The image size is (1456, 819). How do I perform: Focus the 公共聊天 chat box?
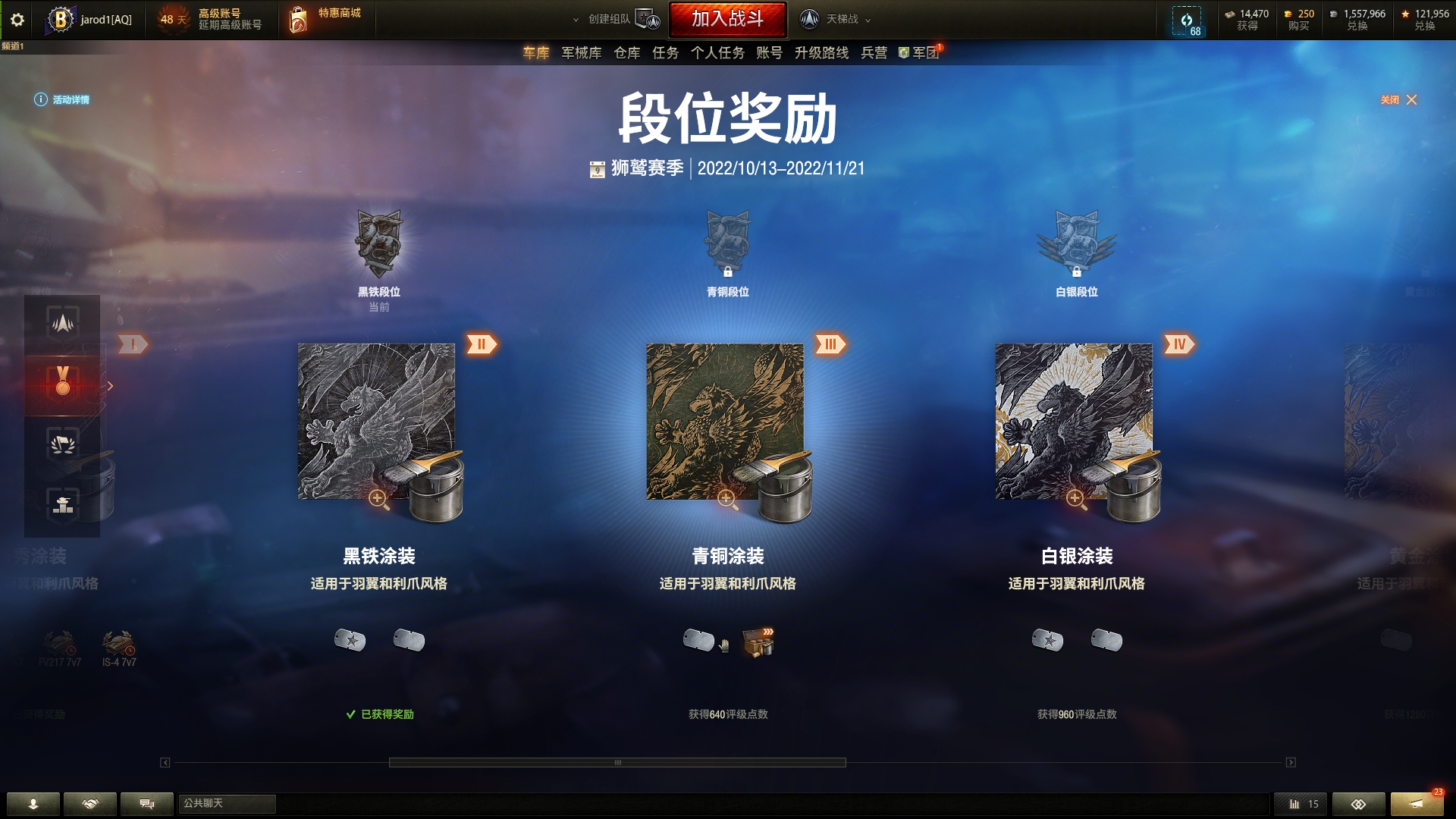[x=227, y=804]
